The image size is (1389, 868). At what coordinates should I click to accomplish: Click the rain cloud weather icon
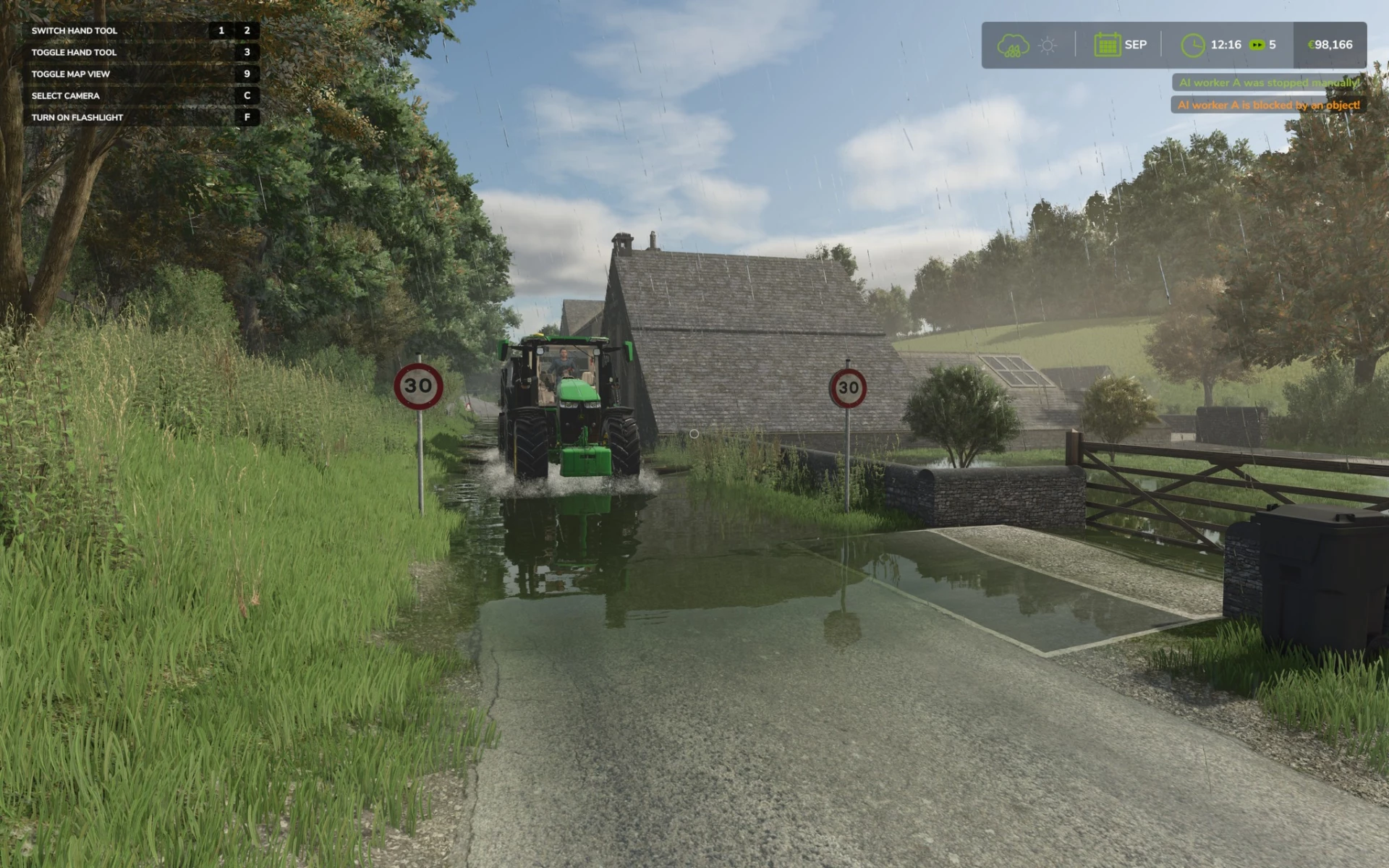pyautogui.click(x=1013, y=45)
